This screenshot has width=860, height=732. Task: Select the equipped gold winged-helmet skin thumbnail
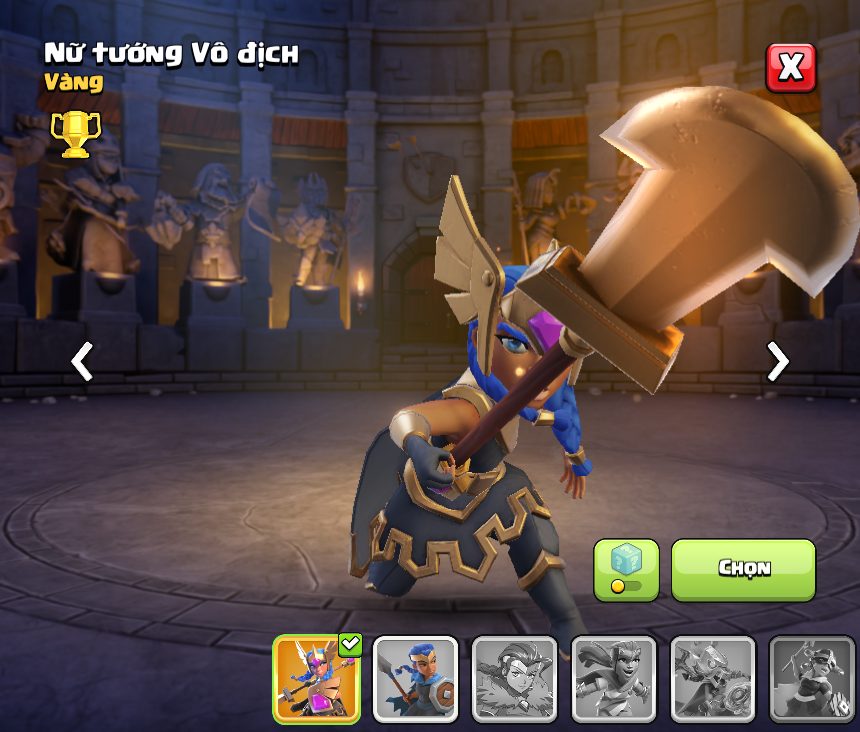click(317, 679)
